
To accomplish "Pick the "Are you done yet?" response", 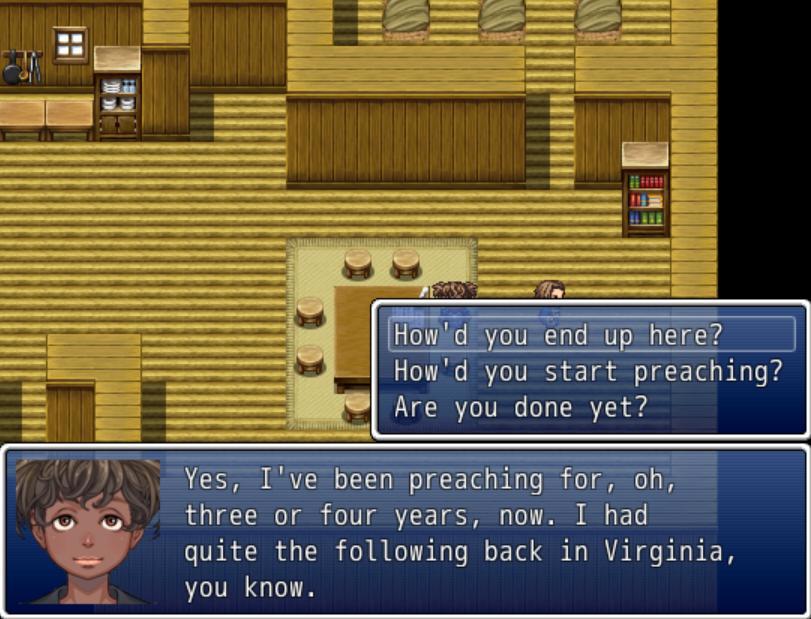I will [x=520, y=408].
